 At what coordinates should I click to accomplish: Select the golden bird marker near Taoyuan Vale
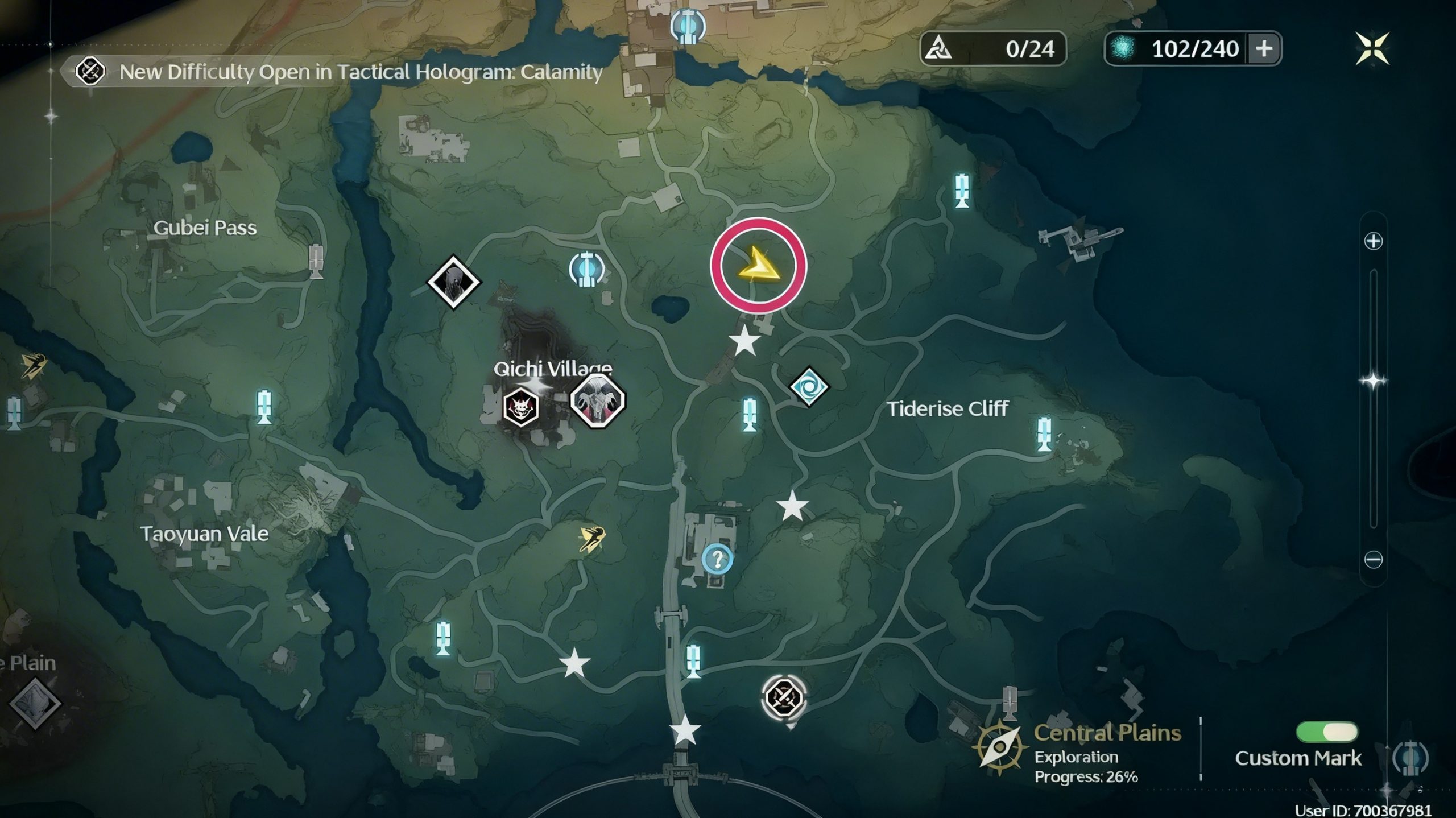(x=591, y=538)
